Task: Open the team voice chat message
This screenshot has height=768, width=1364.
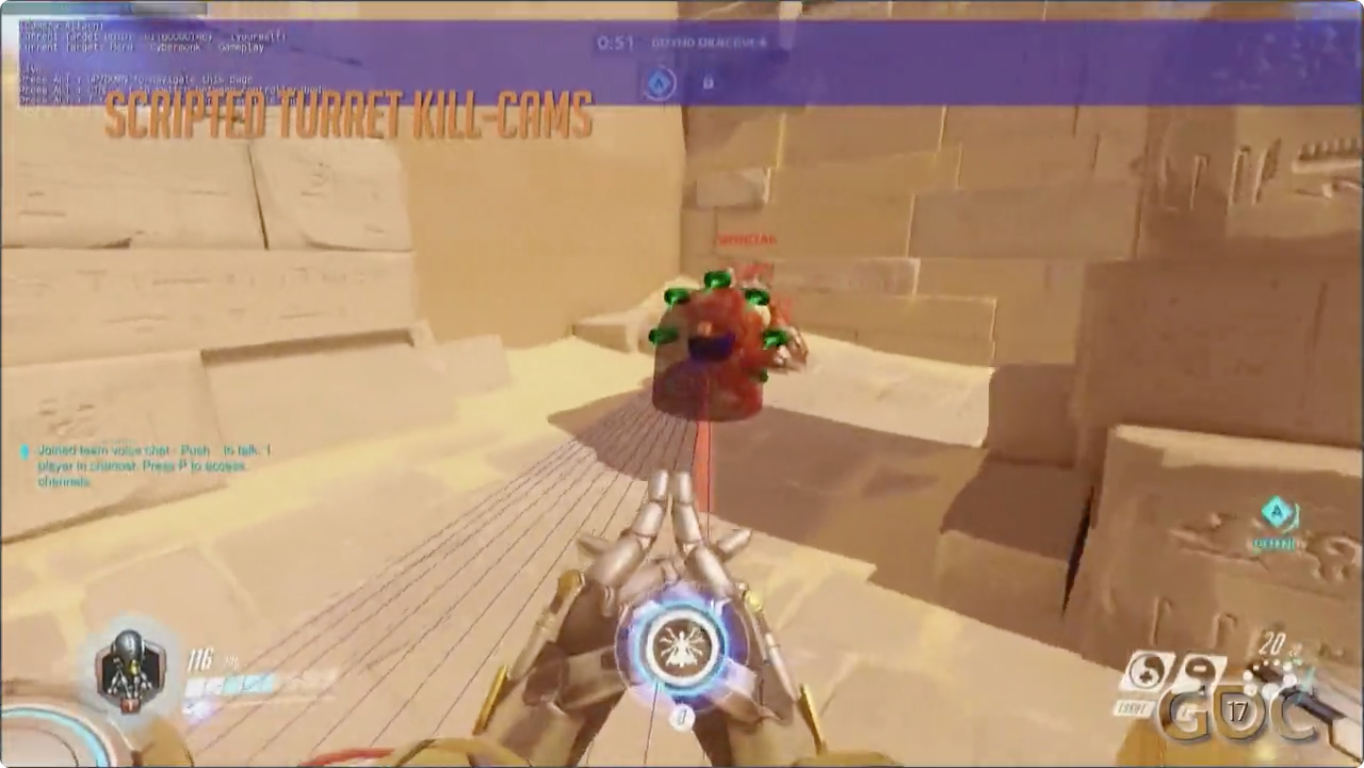Action: (150, 466)
